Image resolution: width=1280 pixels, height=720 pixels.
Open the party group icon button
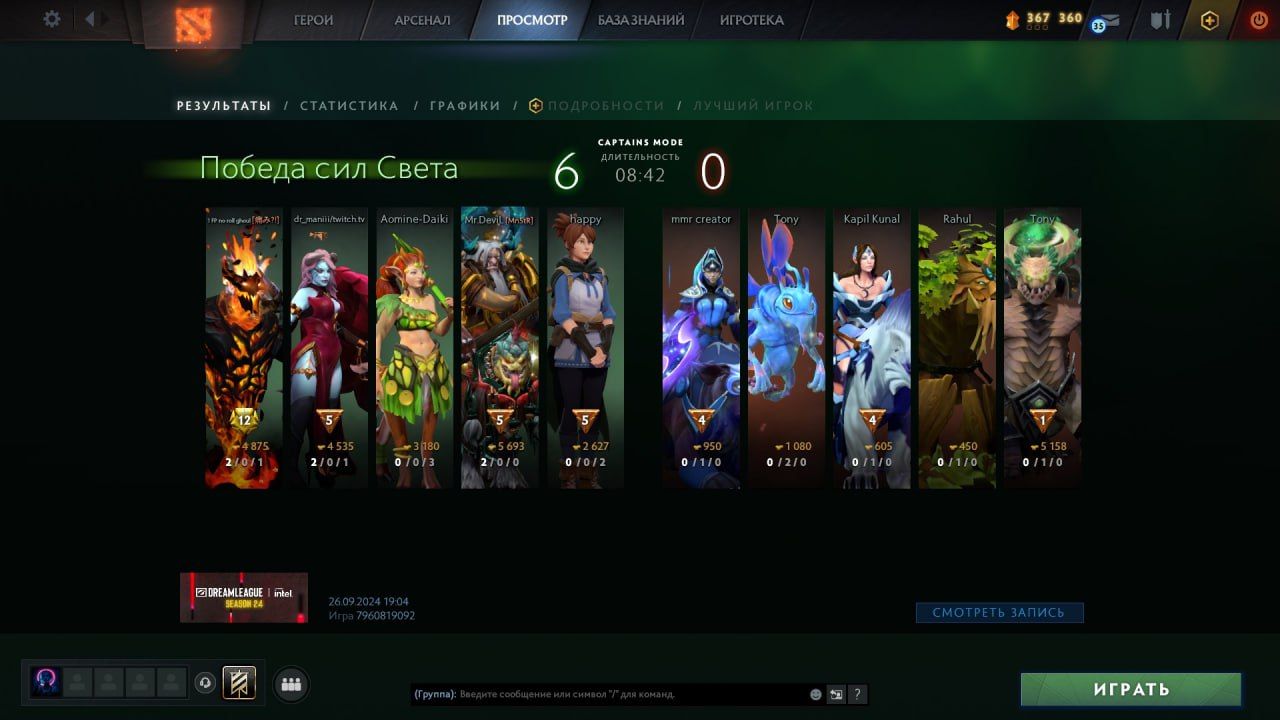click(291, 684)
